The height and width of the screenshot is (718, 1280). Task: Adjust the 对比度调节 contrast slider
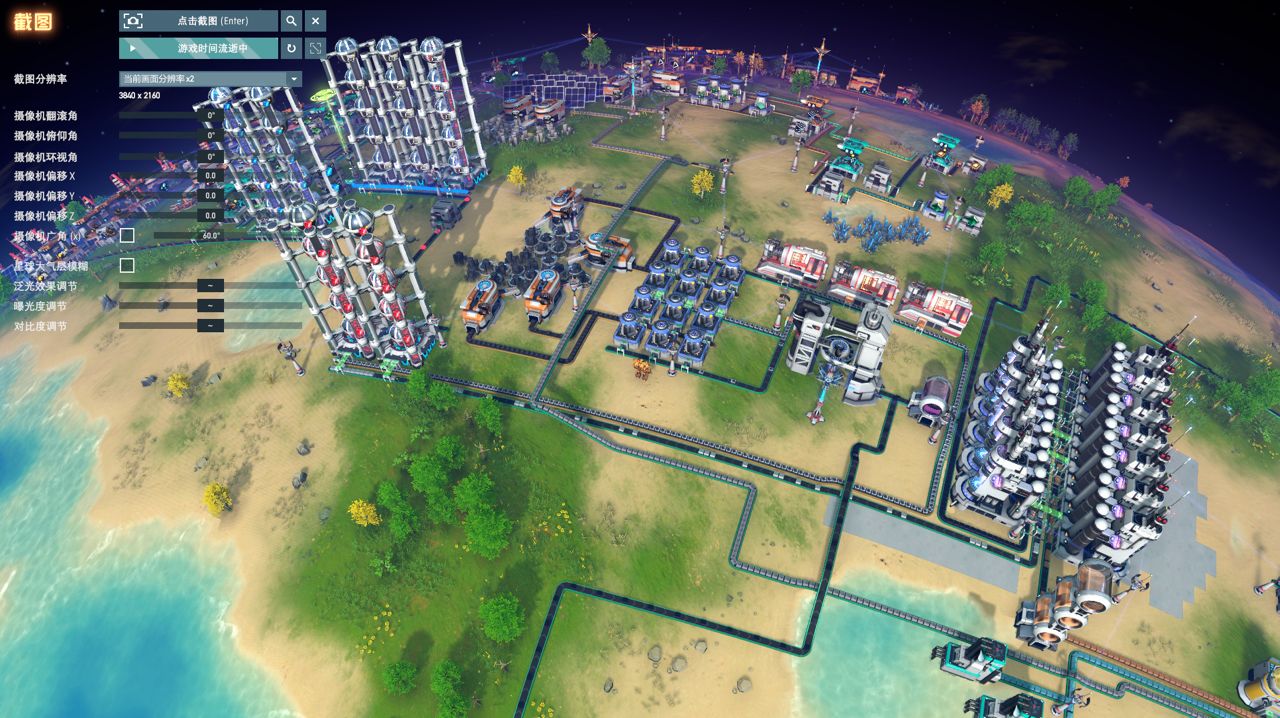pos(210,326)
